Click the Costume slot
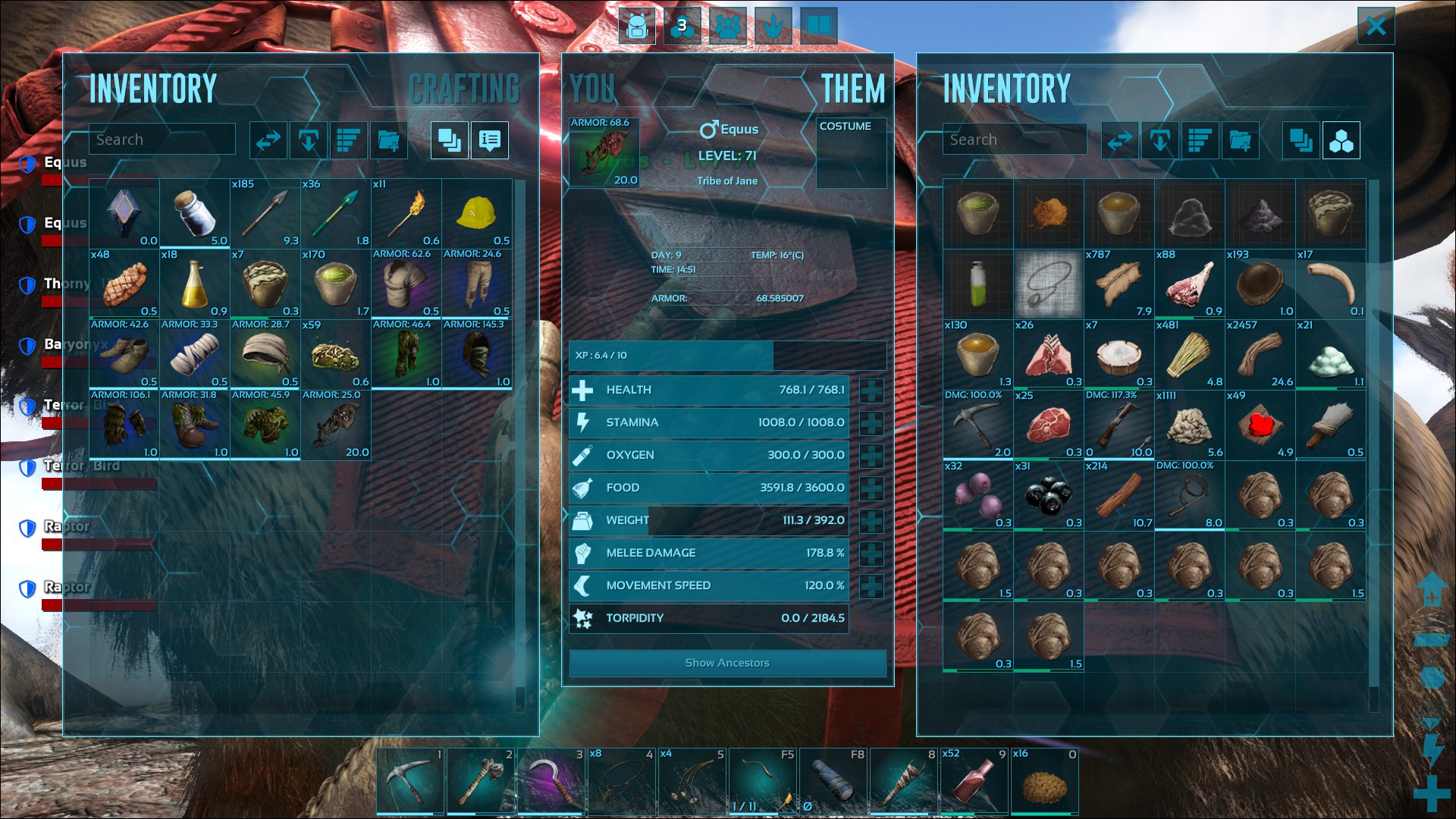 pyautogui.click(x=851, y=153)
